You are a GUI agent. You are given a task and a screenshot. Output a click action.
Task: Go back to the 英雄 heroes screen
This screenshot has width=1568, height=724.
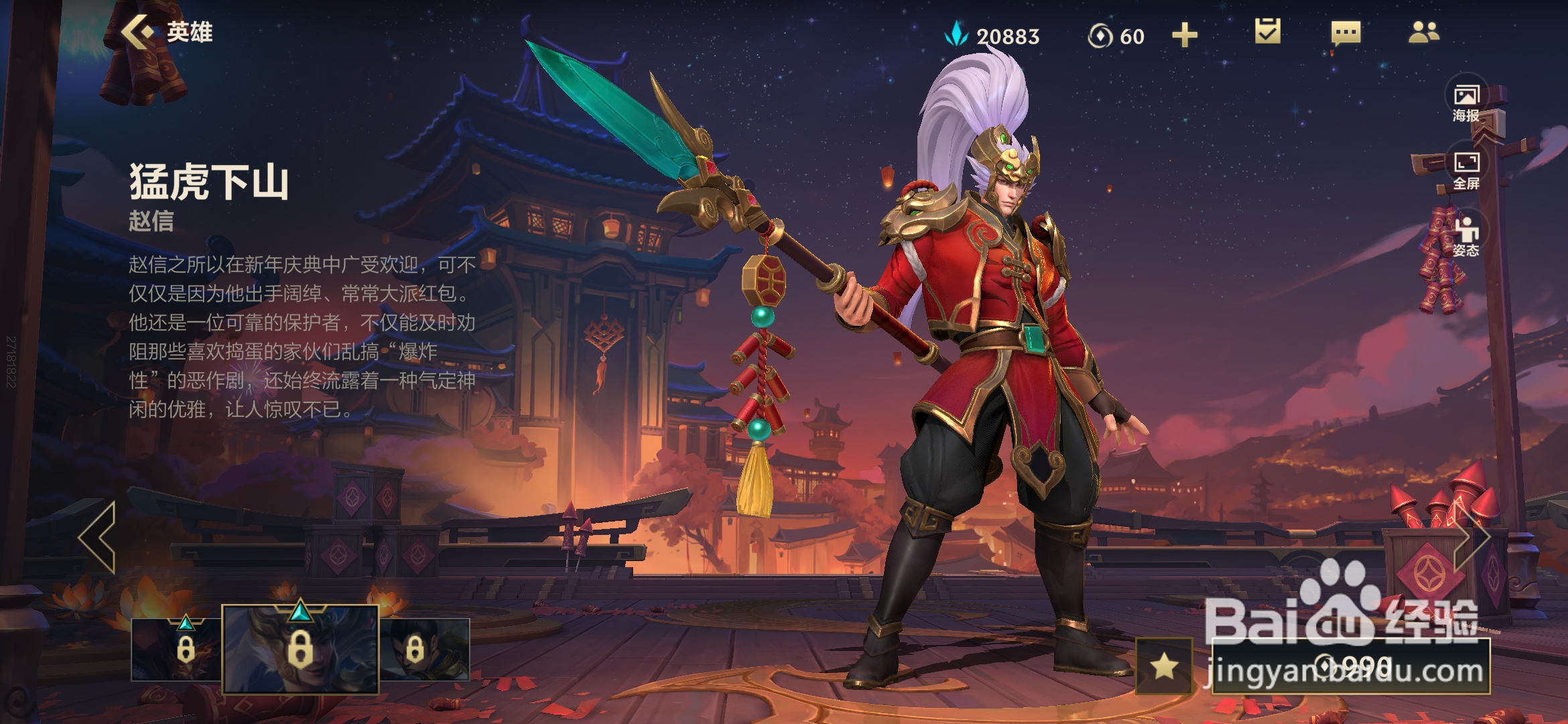(x=166, y=32)
